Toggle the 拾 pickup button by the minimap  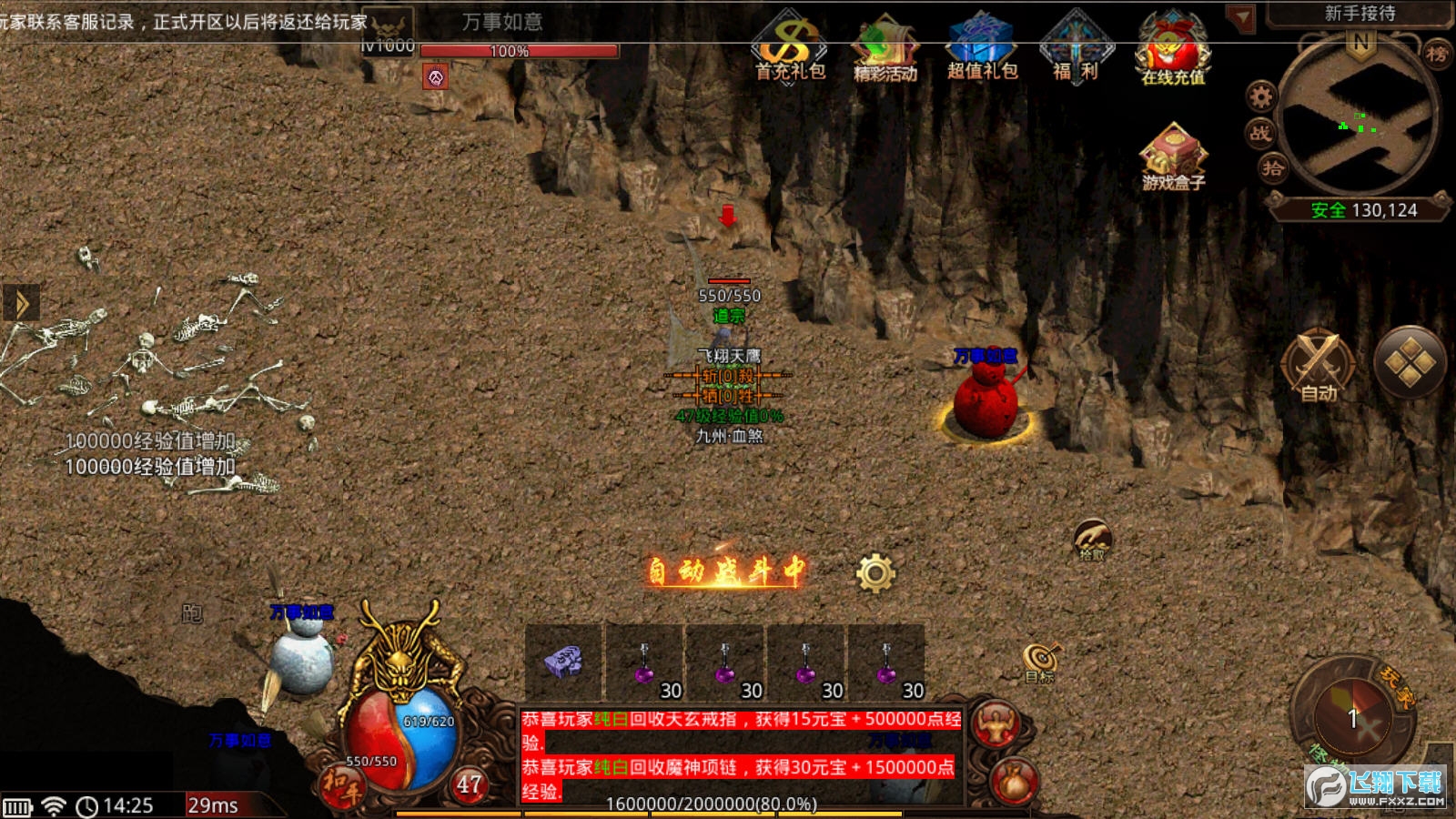pyautogui.click(x=1273, y=167)
